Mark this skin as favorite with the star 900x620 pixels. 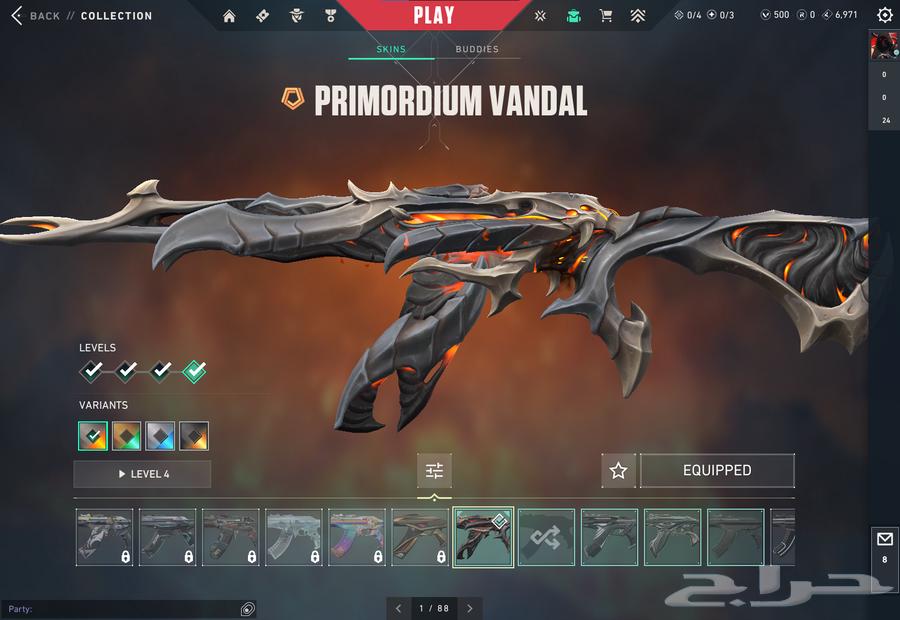618,471
